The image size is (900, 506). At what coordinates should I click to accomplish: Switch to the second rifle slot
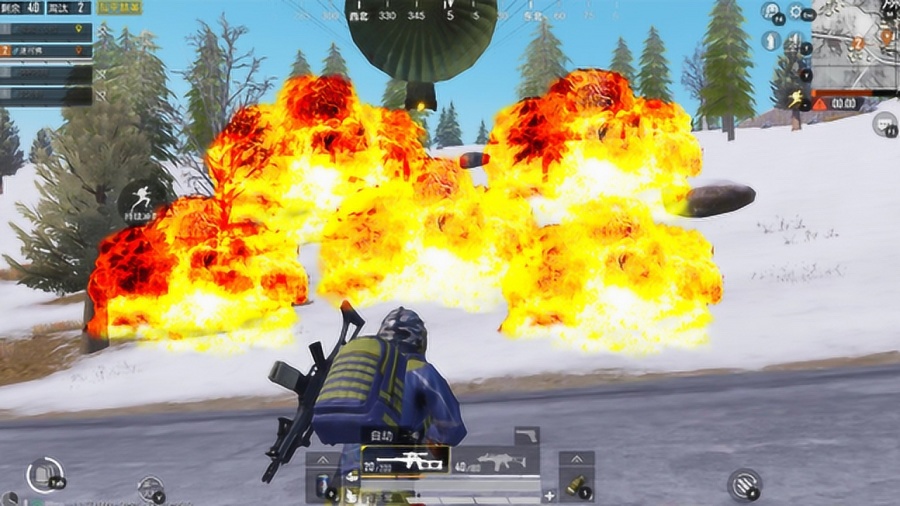[496, 461]
